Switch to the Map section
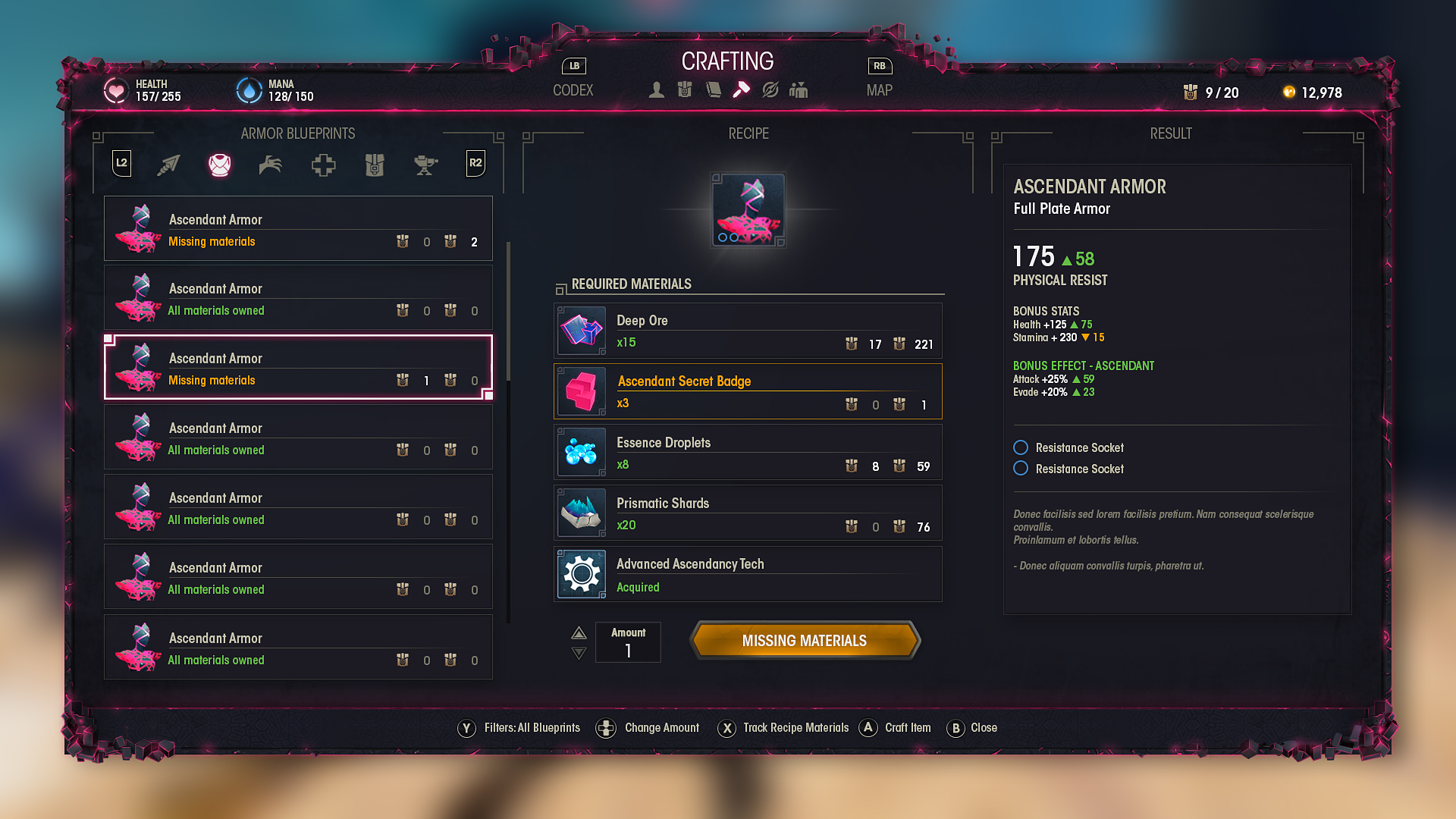This screenshot has height=819, width=1456. click(x=879, y=90)
